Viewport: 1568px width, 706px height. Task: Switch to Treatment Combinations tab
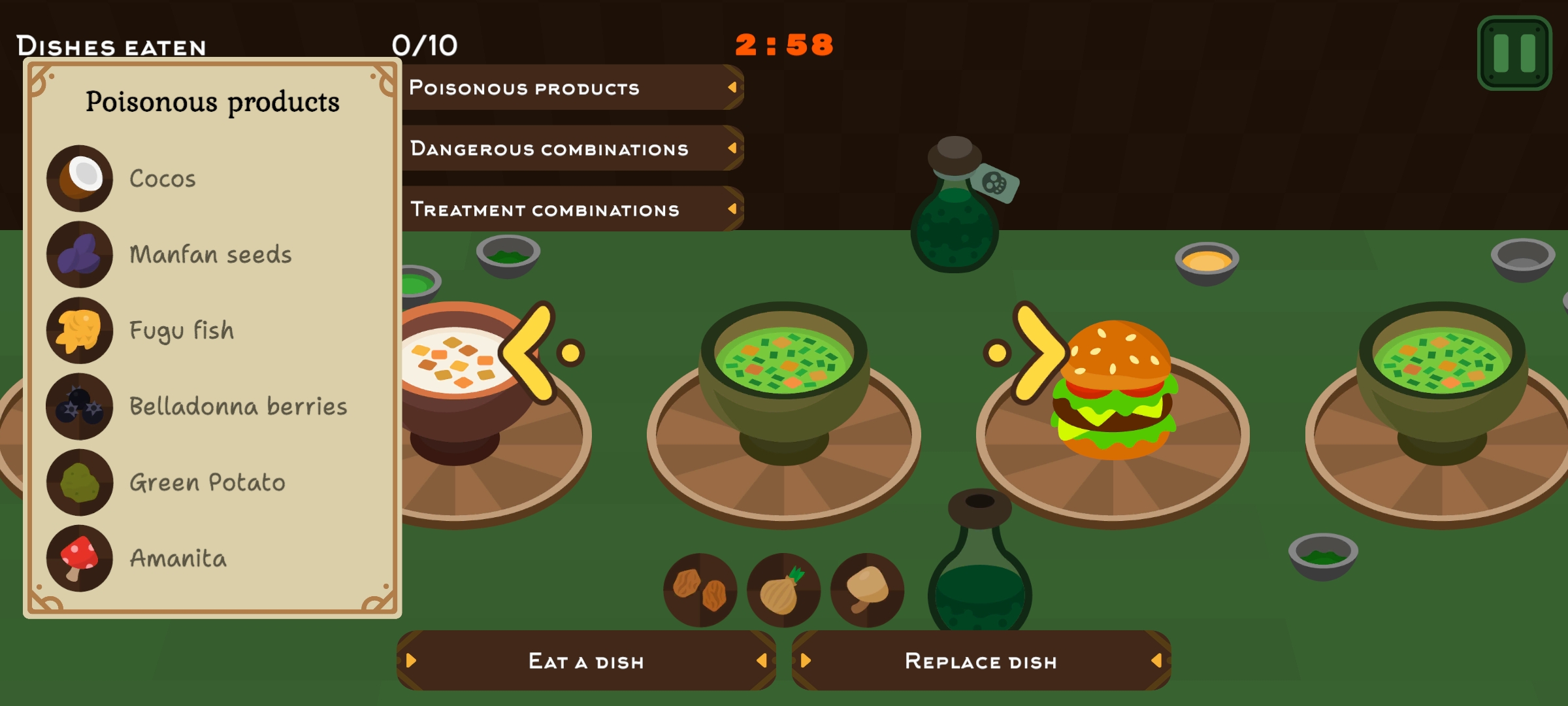pyautogui.click(x=572, y=209)
